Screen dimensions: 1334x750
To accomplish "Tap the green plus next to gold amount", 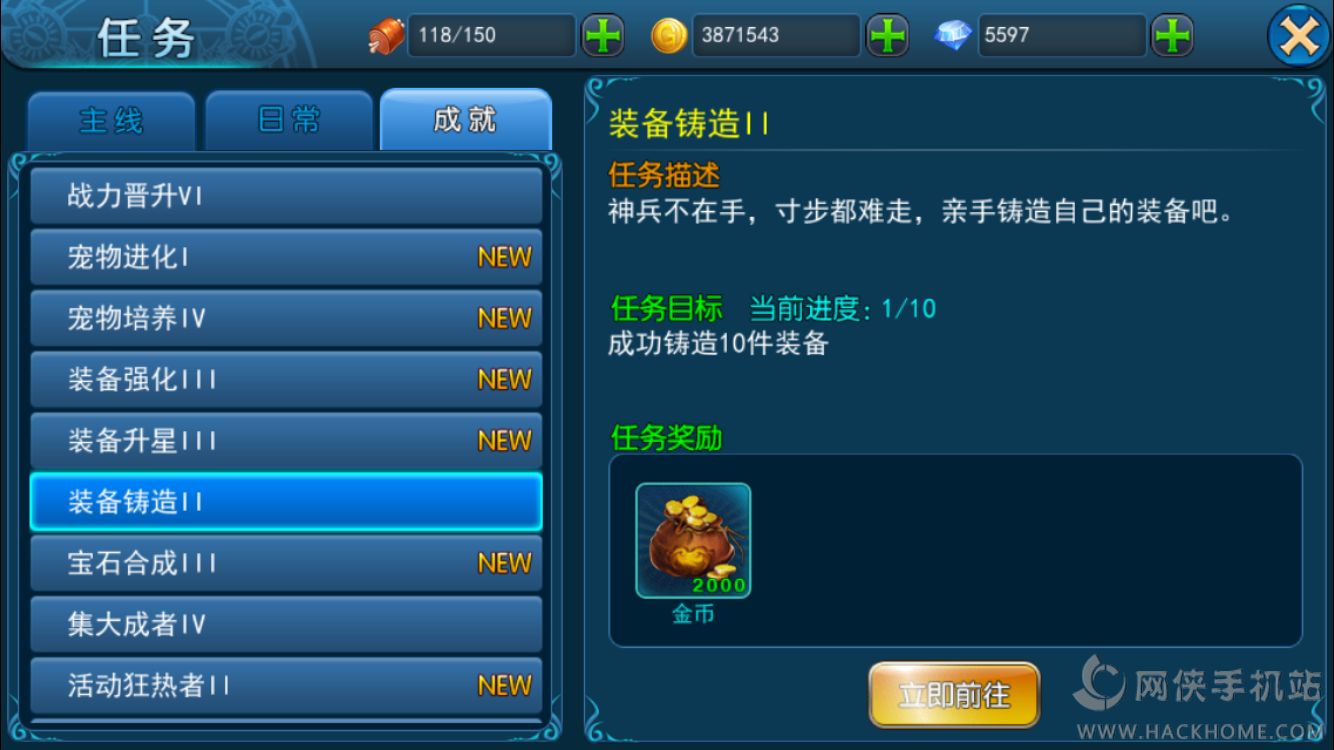I will [x=888, y=35].
